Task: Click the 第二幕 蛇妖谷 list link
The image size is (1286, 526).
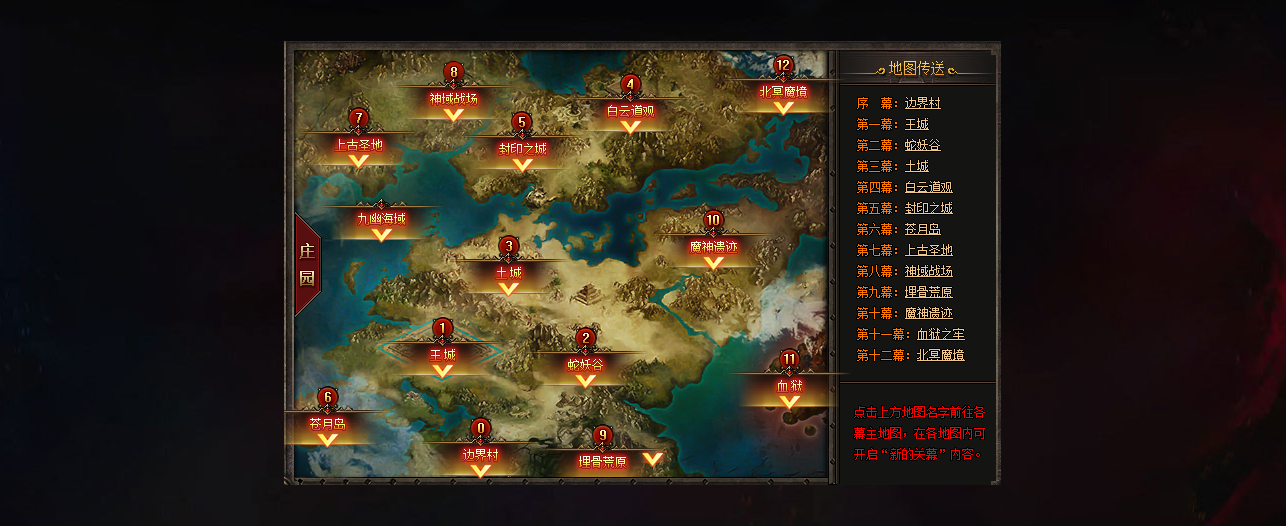Action: [x=922, y=145]
